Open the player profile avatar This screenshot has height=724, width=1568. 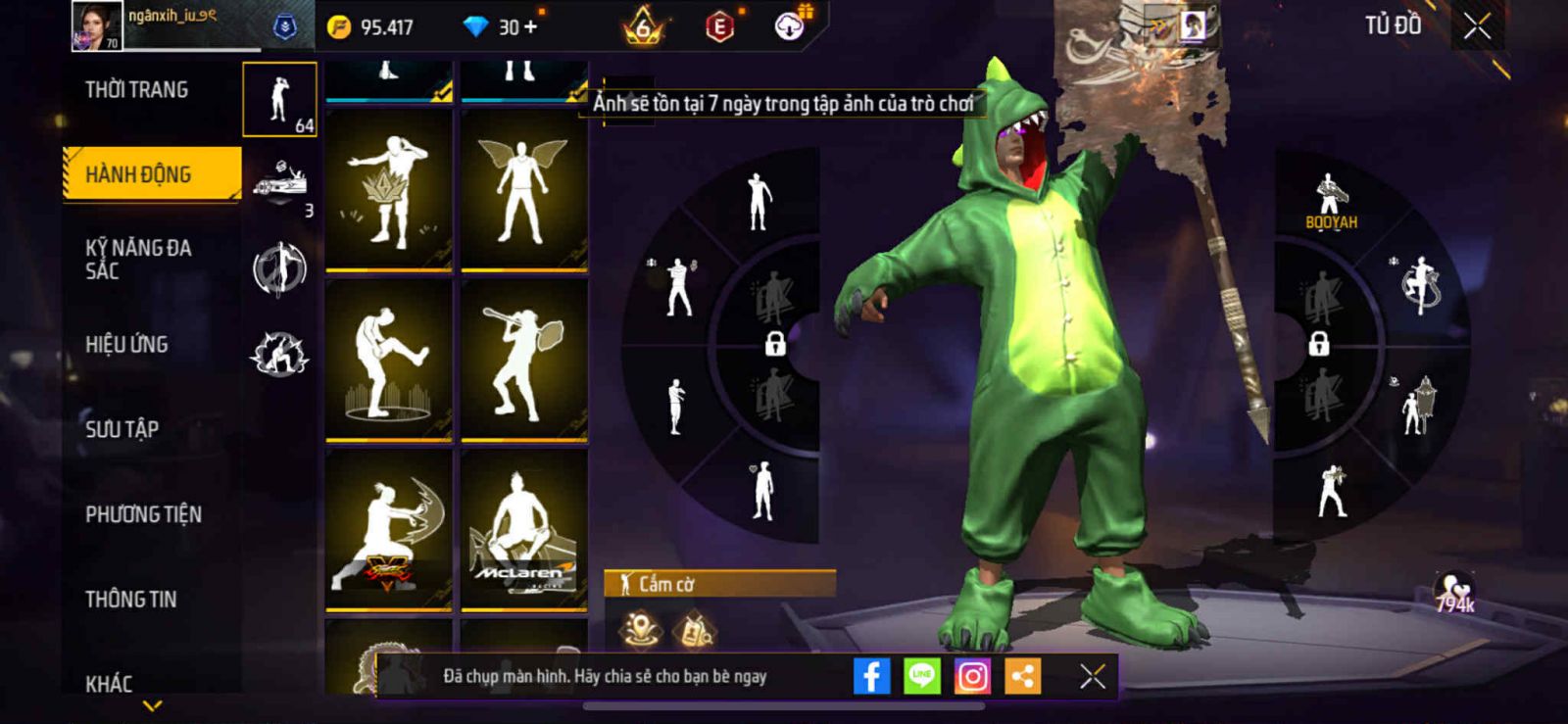pos(97,25)
